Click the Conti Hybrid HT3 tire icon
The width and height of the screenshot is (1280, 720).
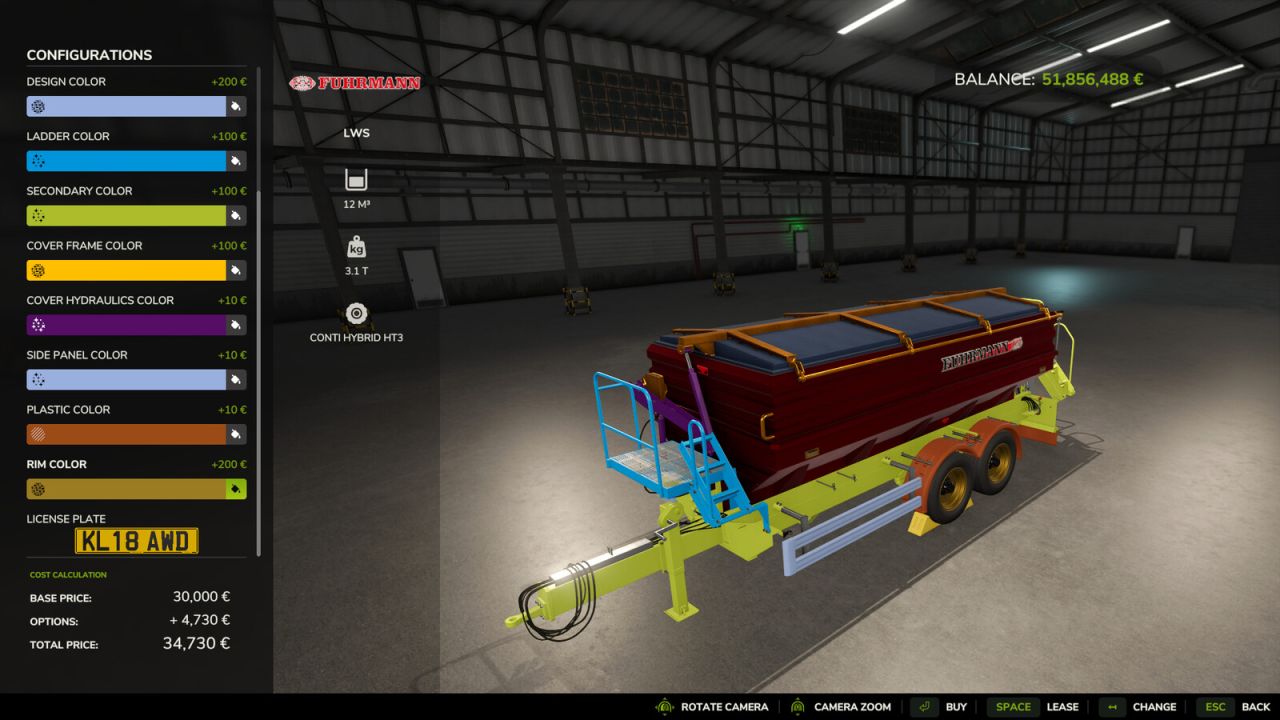click(356, 312)
